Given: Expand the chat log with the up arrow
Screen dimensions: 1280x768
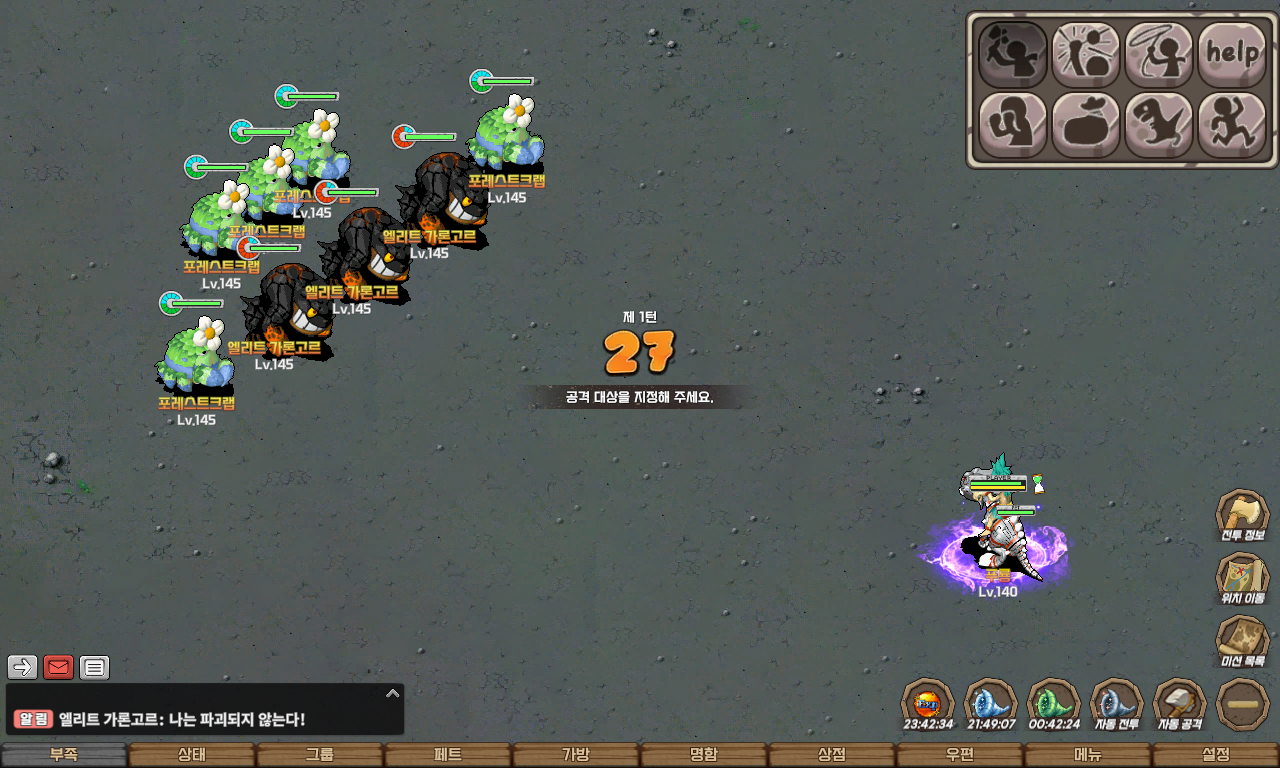Looking at the screenshot, I should tap(393, 693).
